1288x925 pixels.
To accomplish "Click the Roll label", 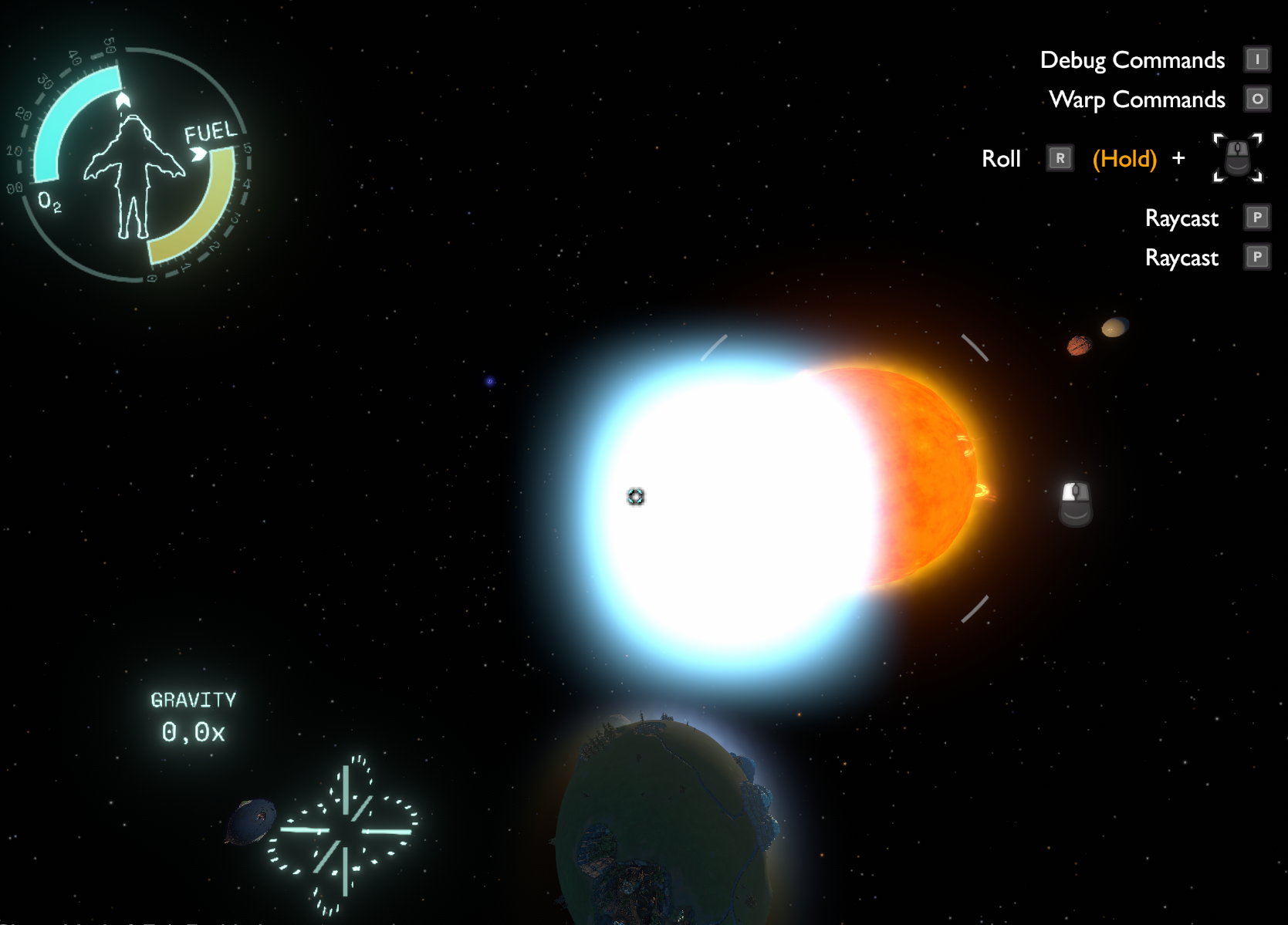I will click(x=1001, y=158).
